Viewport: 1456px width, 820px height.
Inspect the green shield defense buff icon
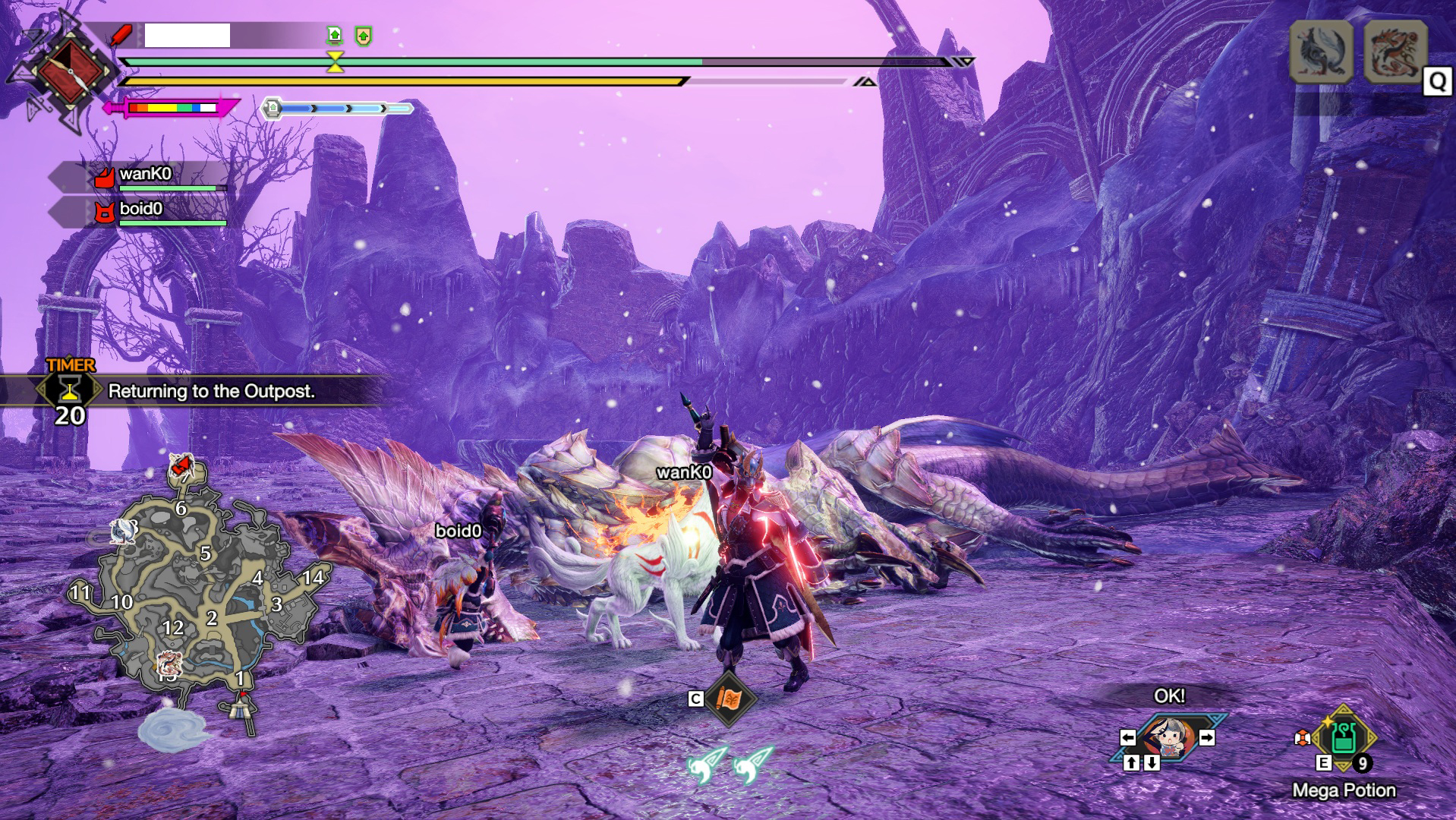pos(364,36)
